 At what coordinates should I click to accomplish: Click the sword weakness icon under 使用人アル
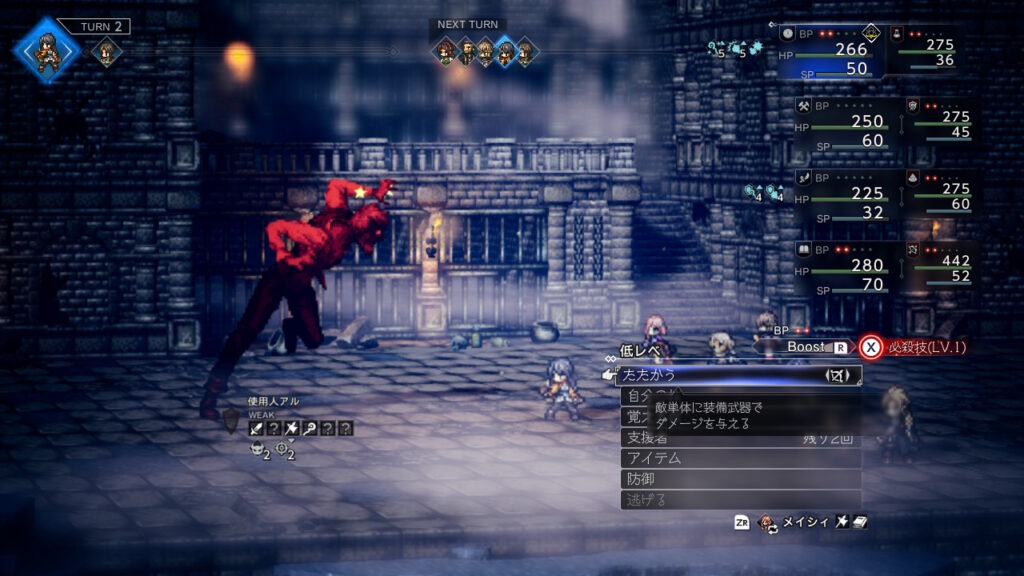(x=257, y=428)
